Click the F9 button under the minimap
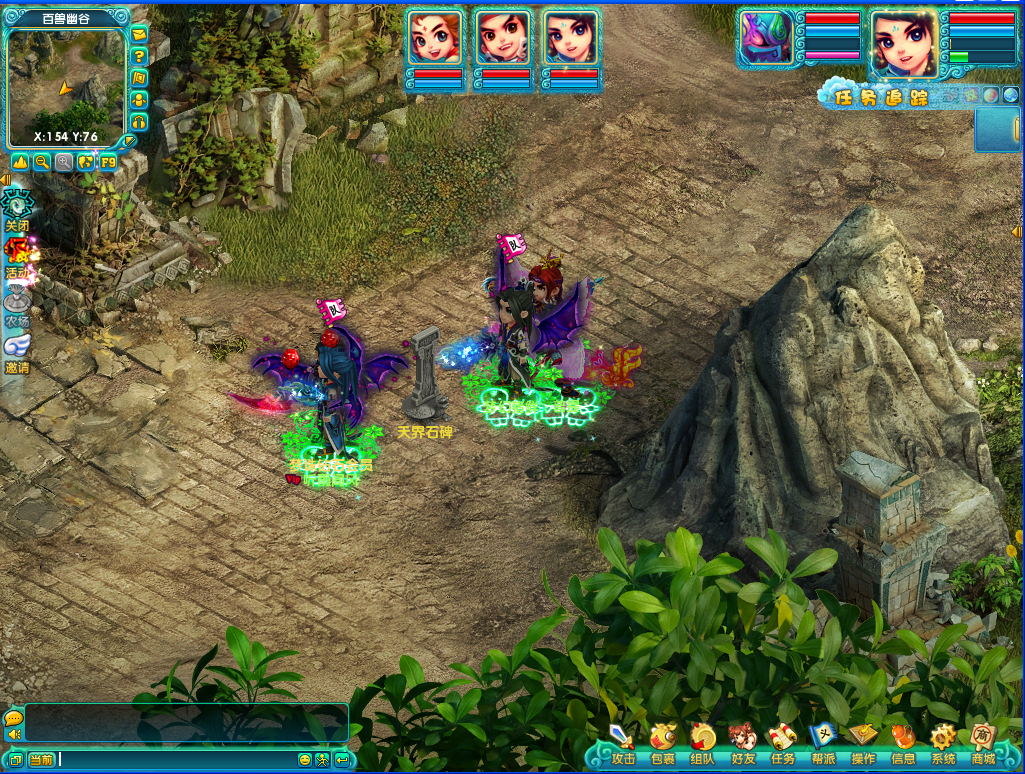The image size is (1025, 774). (x=107, y=162)
